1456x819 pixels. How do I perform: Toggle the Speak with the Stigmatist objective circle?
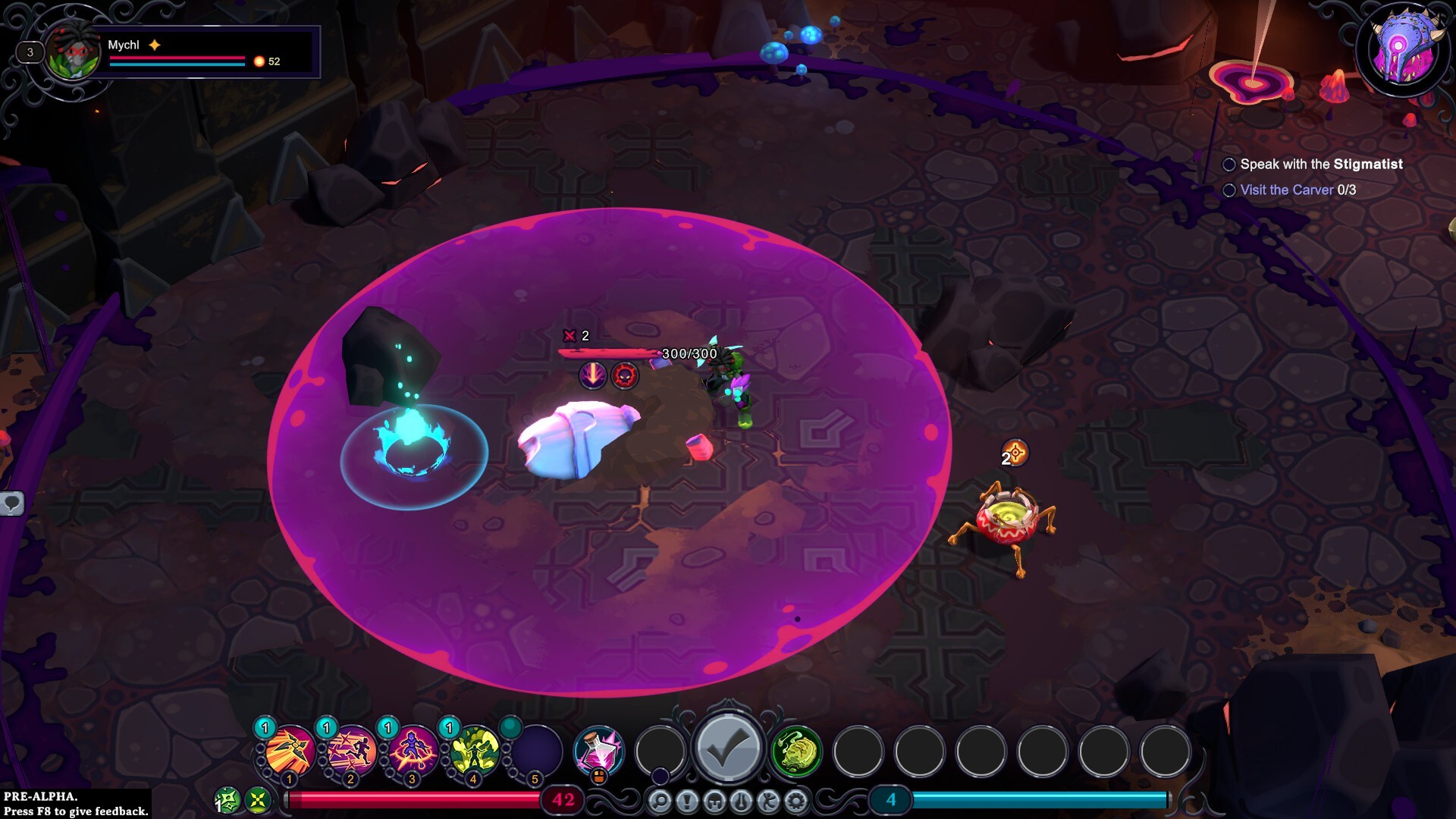1230,164
